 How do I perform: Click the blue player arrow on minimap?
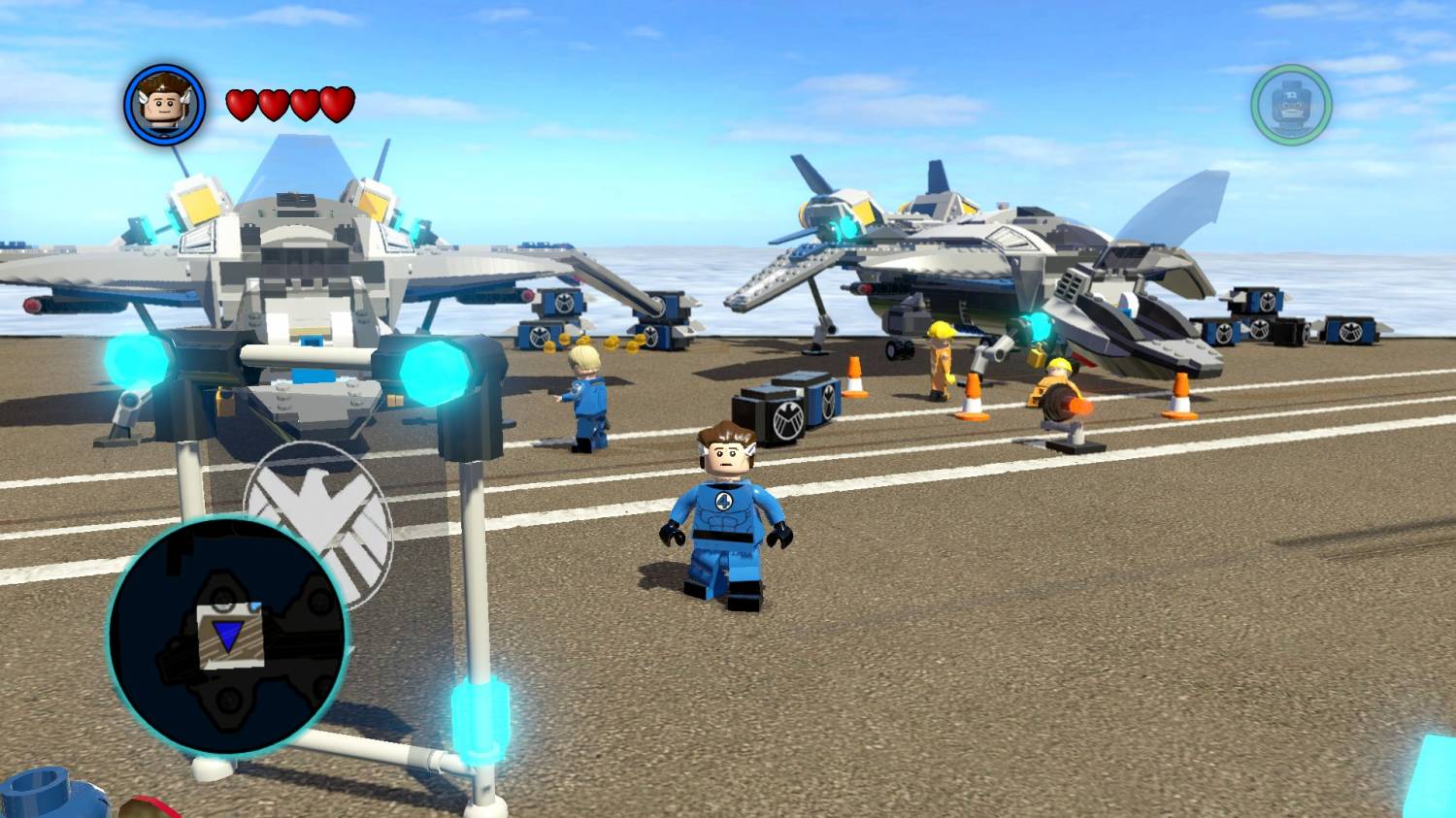click(x=228, y=637)
